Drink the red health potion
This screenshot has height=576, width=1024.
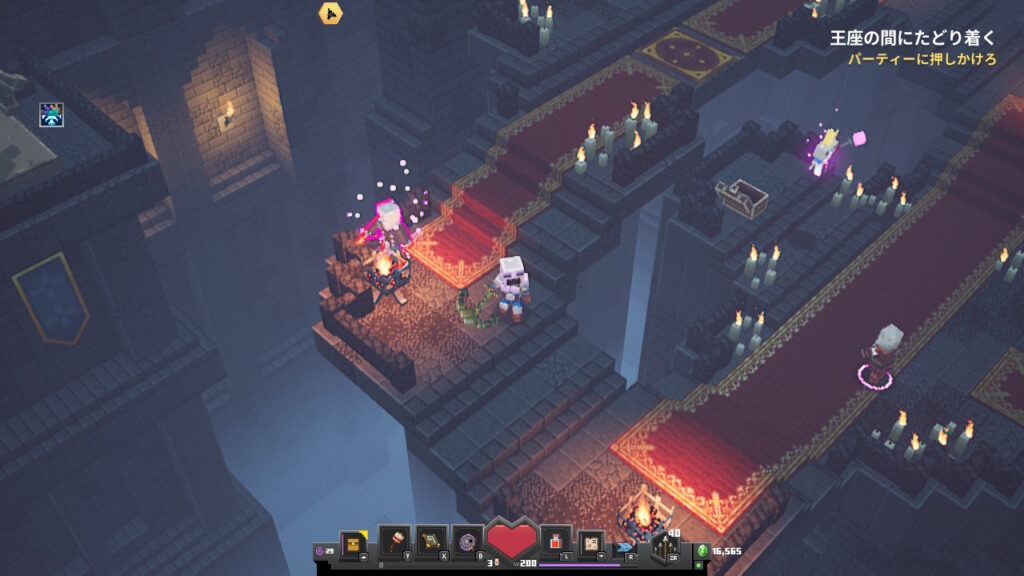[555, 541]
